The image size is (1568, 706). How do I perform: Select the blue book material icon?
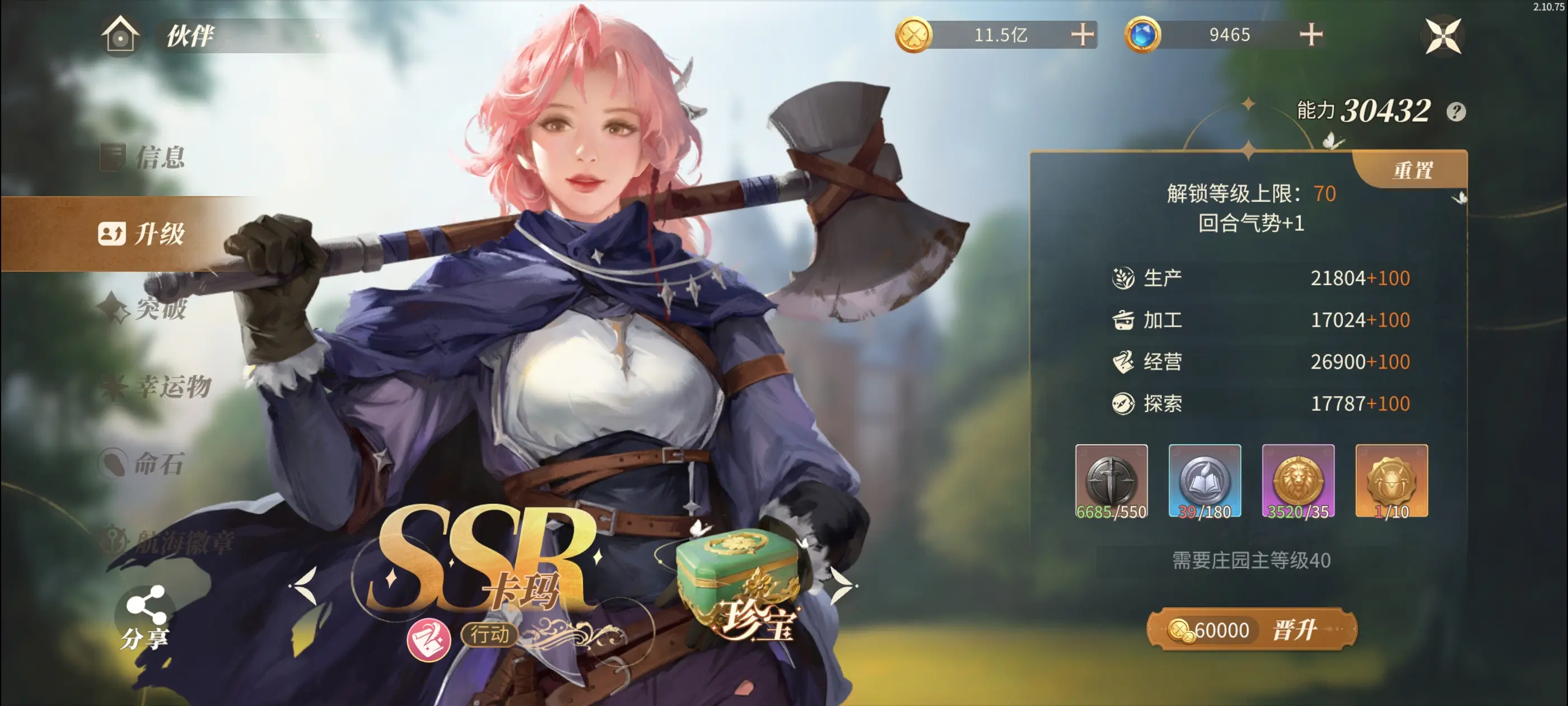[x=1205, y=481]
